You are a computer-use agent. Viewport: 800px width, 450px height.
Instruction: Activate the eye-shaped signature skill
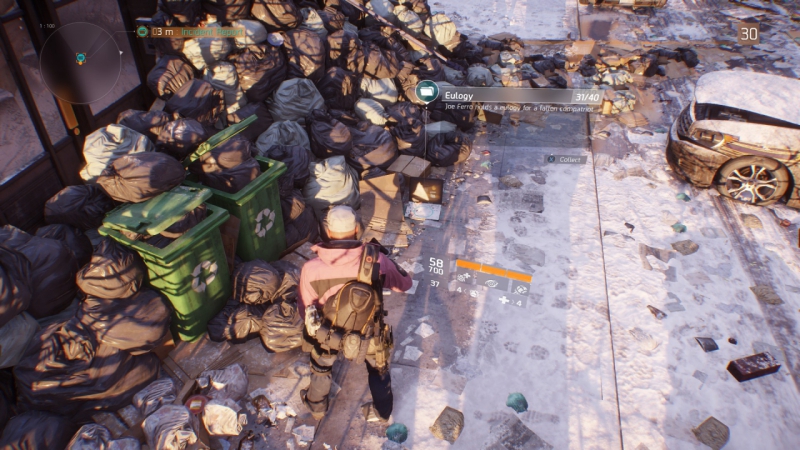point(492,285)
